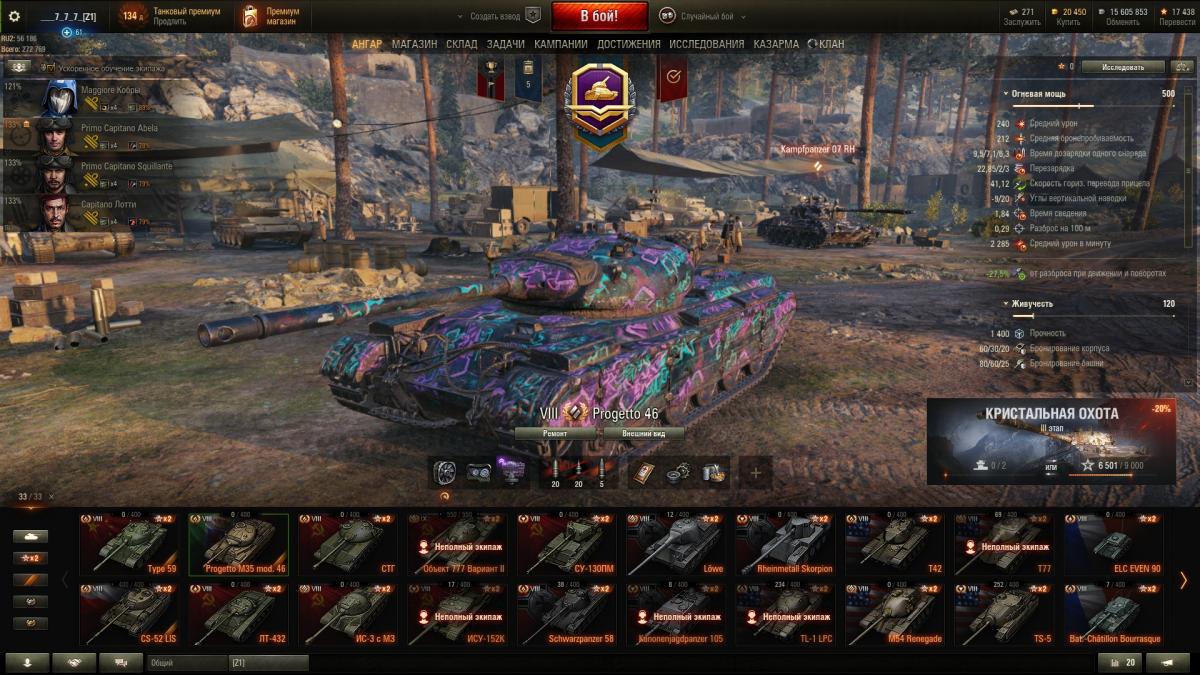Image resolution: width=1200 pixels, height=675 pixels.
Task: Select the ELC EVEN 90 tank
Action: click(1113, 545)
